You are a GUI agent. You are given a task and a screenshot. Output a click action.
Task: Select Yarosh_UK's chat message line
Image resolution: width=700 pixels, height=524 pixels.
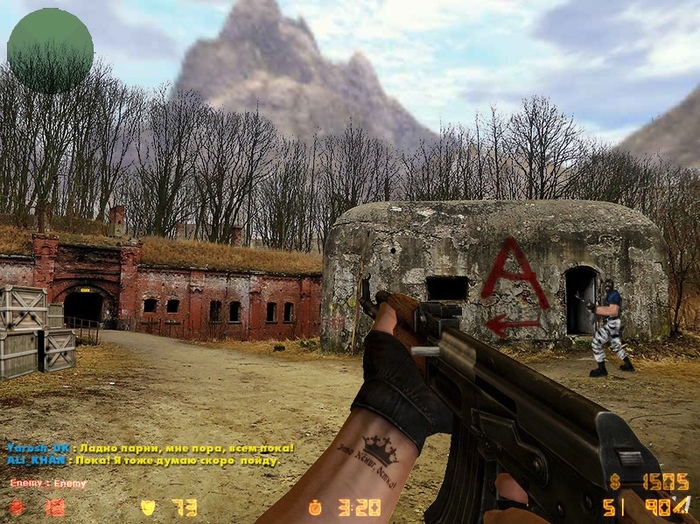pyautogui.click(x=150, y=447)
